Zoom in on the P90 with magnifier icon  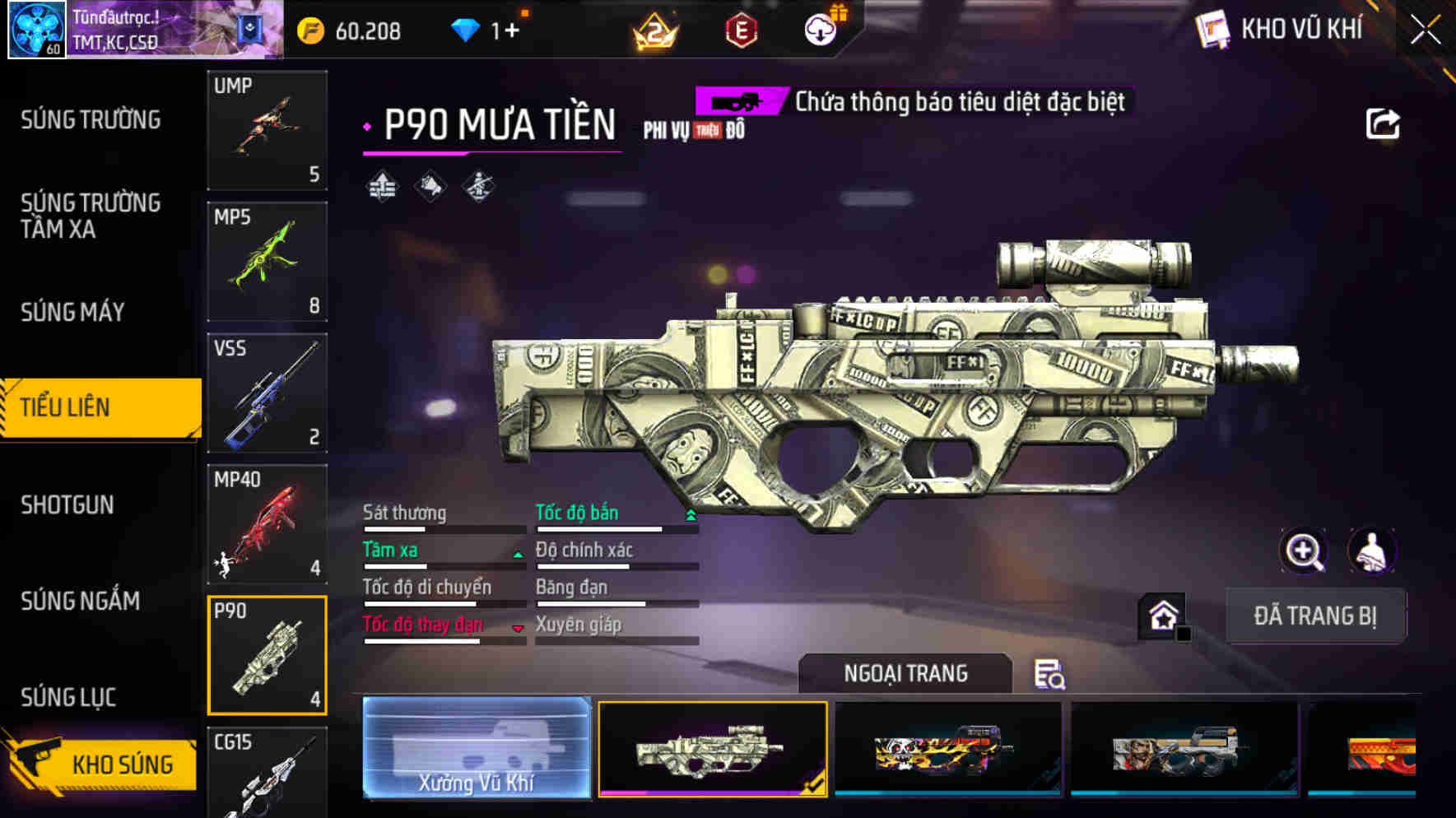(x=1304, y=551)
